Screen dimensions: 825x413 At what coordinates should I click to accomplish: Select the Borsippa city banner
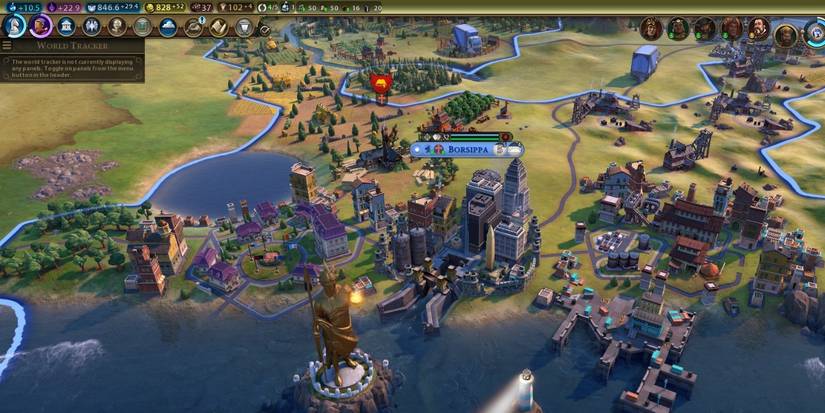point(466,149)
